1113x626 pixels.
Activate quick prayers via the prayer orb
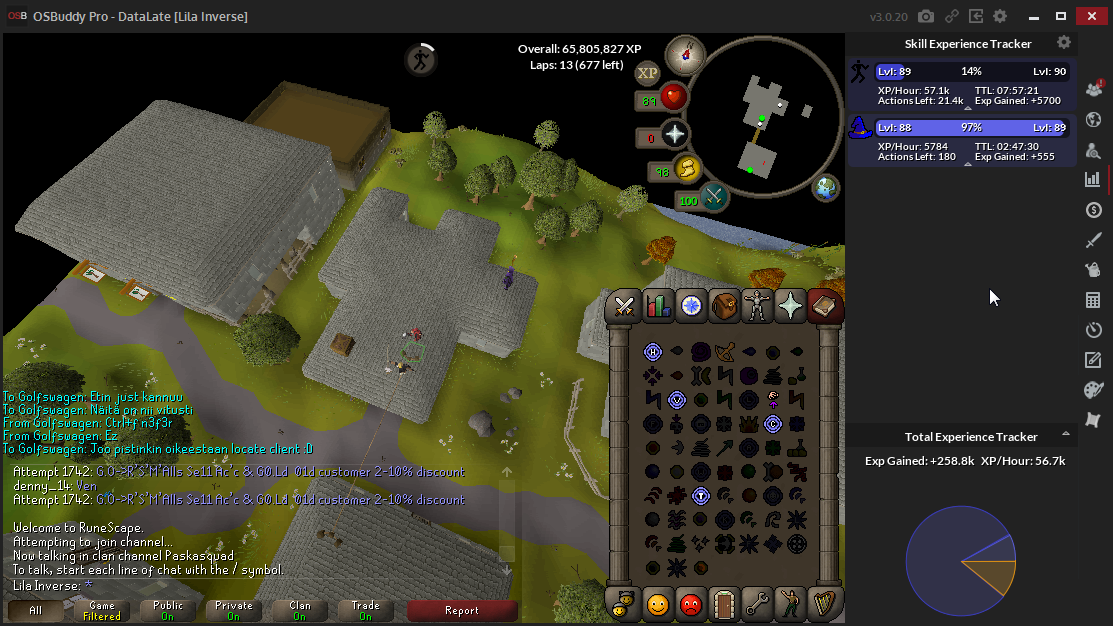click(x=675, y=135)
